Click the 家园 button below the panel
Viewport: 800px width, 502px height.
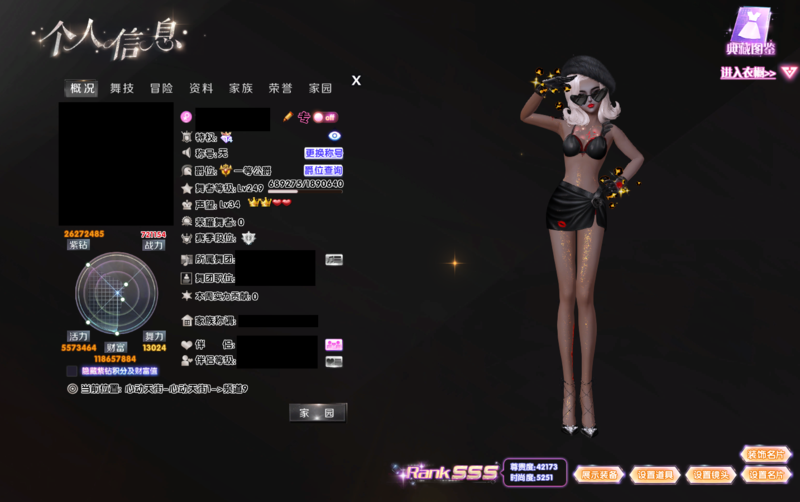318,412
